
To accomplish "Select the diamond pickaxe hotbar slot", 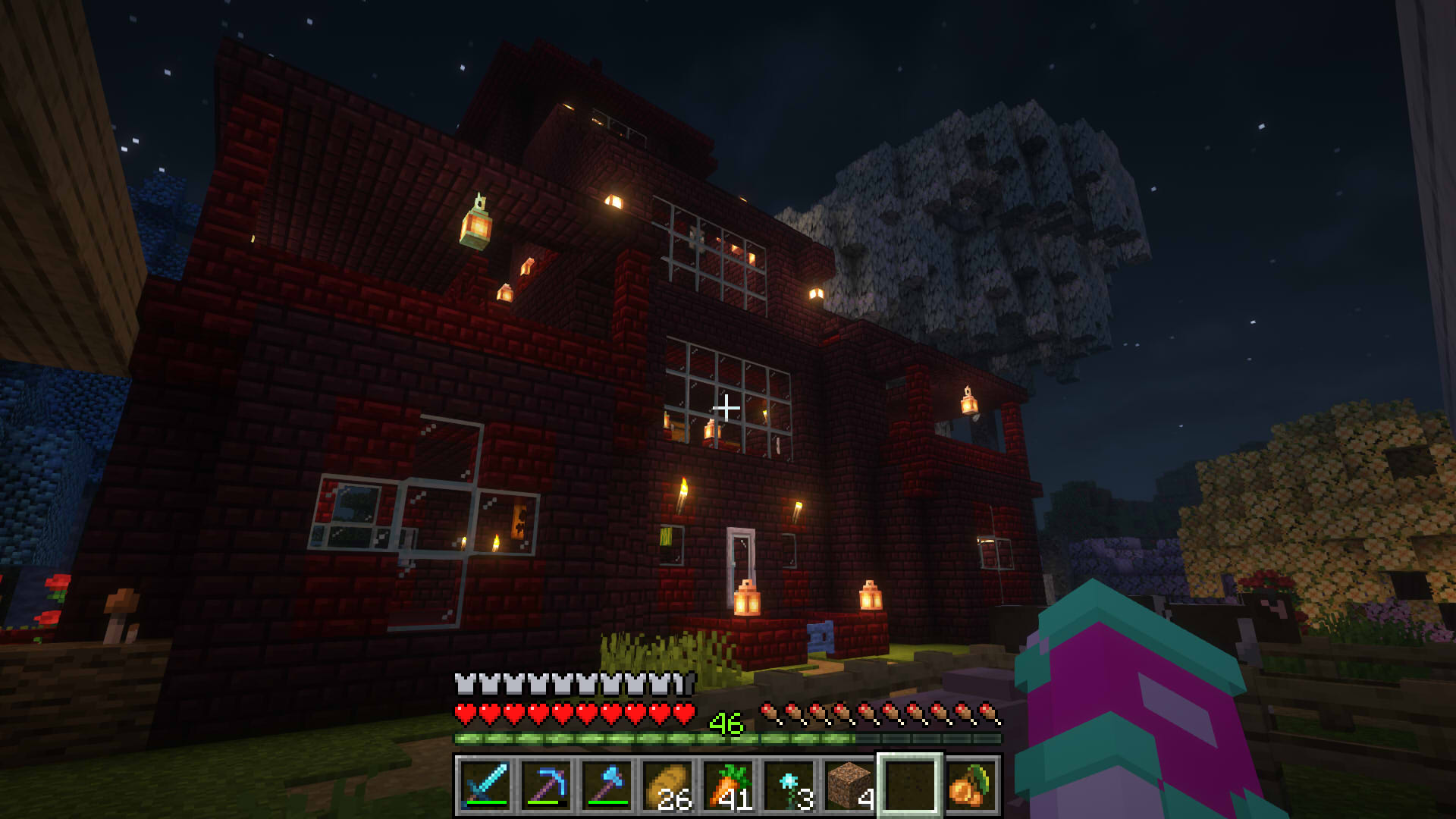I will (x=546, y=785).
